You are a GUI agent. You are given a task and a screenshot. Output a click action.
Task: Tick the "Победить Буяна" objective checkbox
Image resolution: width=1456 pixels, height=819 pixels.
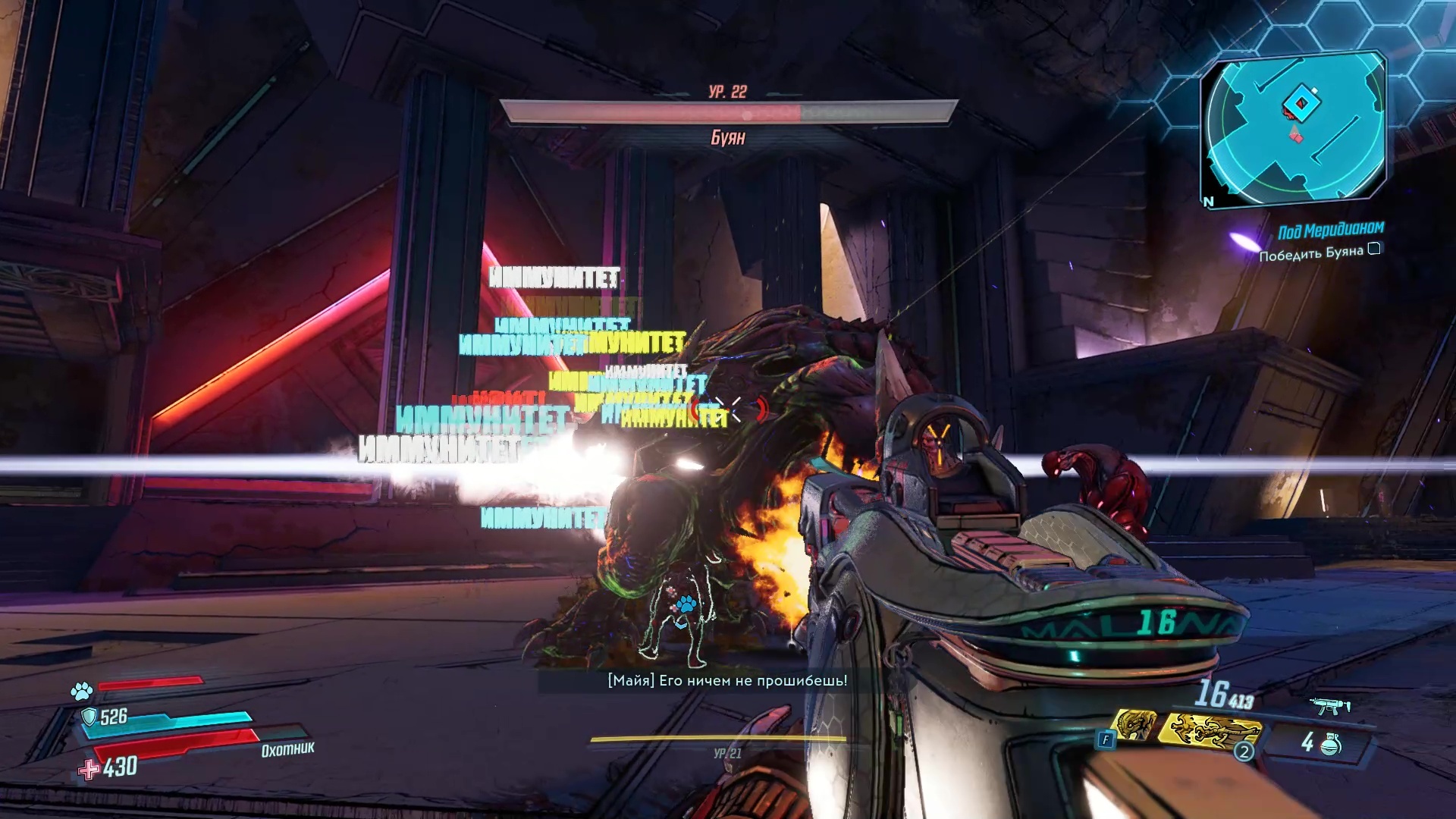click(1374, 249)
